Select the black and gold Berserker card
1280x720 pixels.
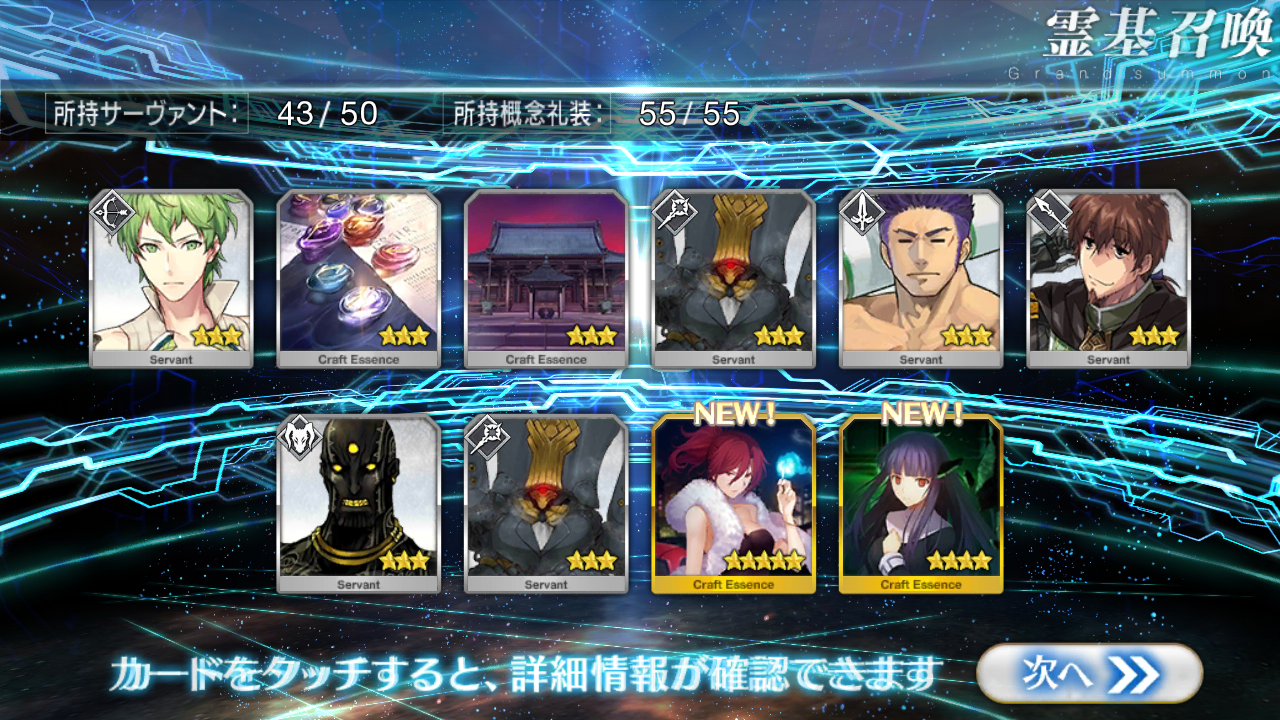coord(359,504)
